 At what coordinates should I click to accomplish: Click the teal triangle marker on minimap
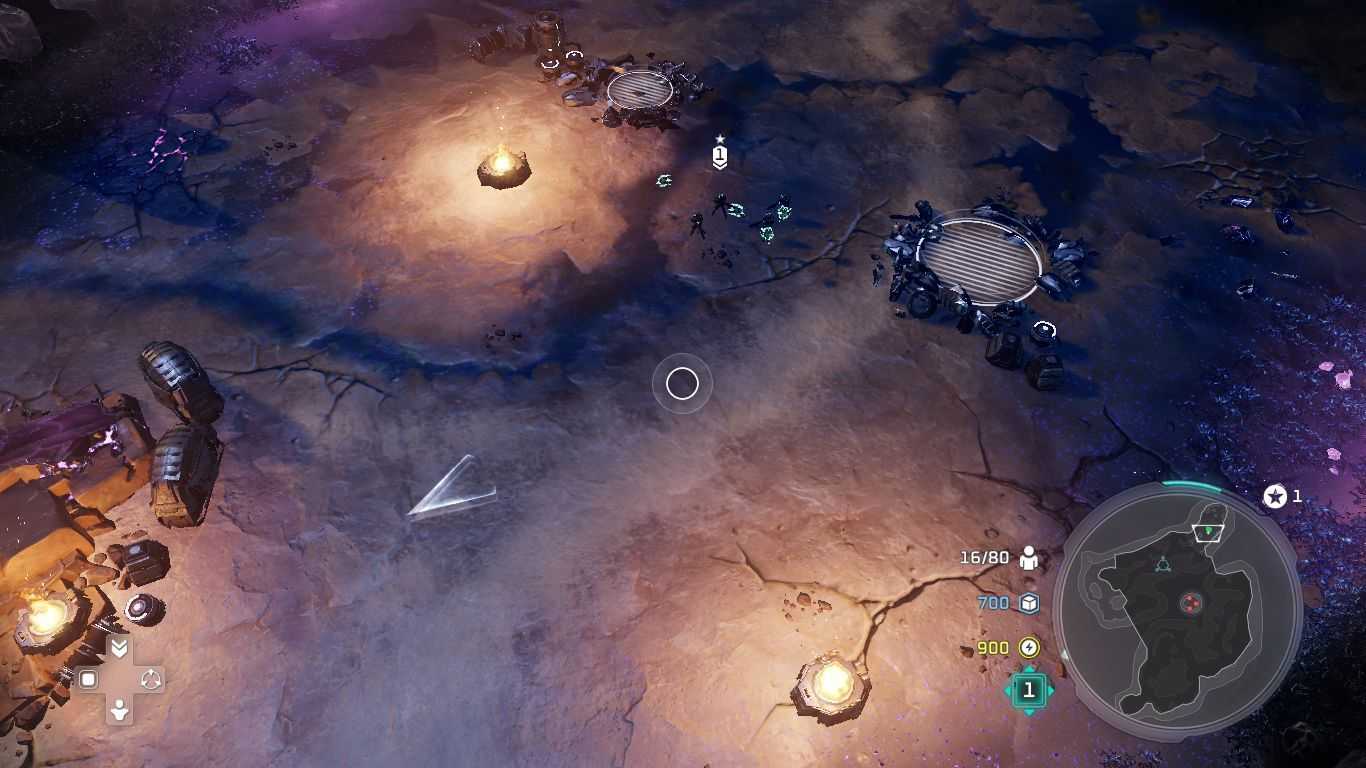(x=1162, y=565)
